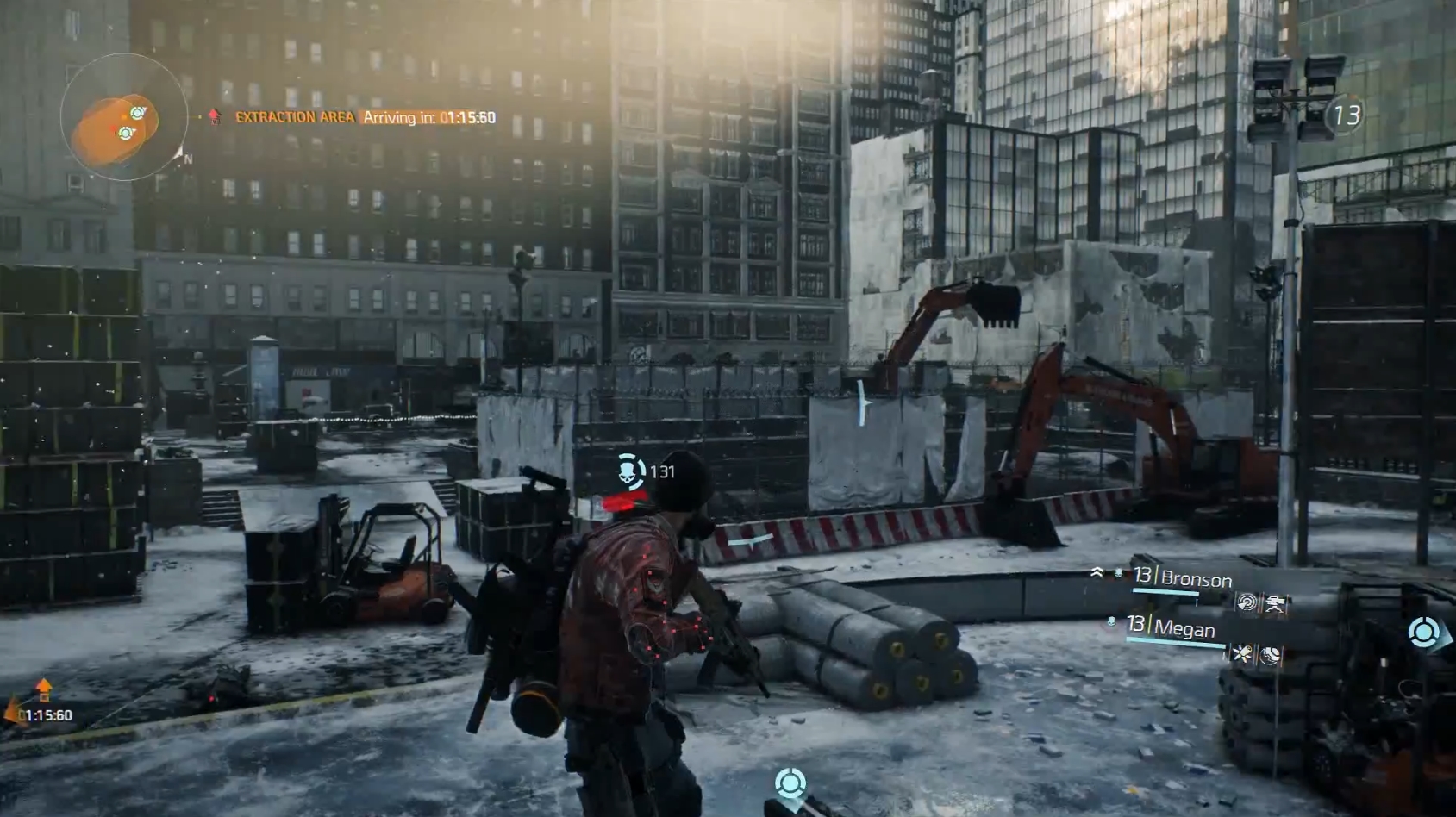Viewport: 1456px width, 817px height.
Task: Click Bronson's turret skill icon
Action: point(1275,604)
